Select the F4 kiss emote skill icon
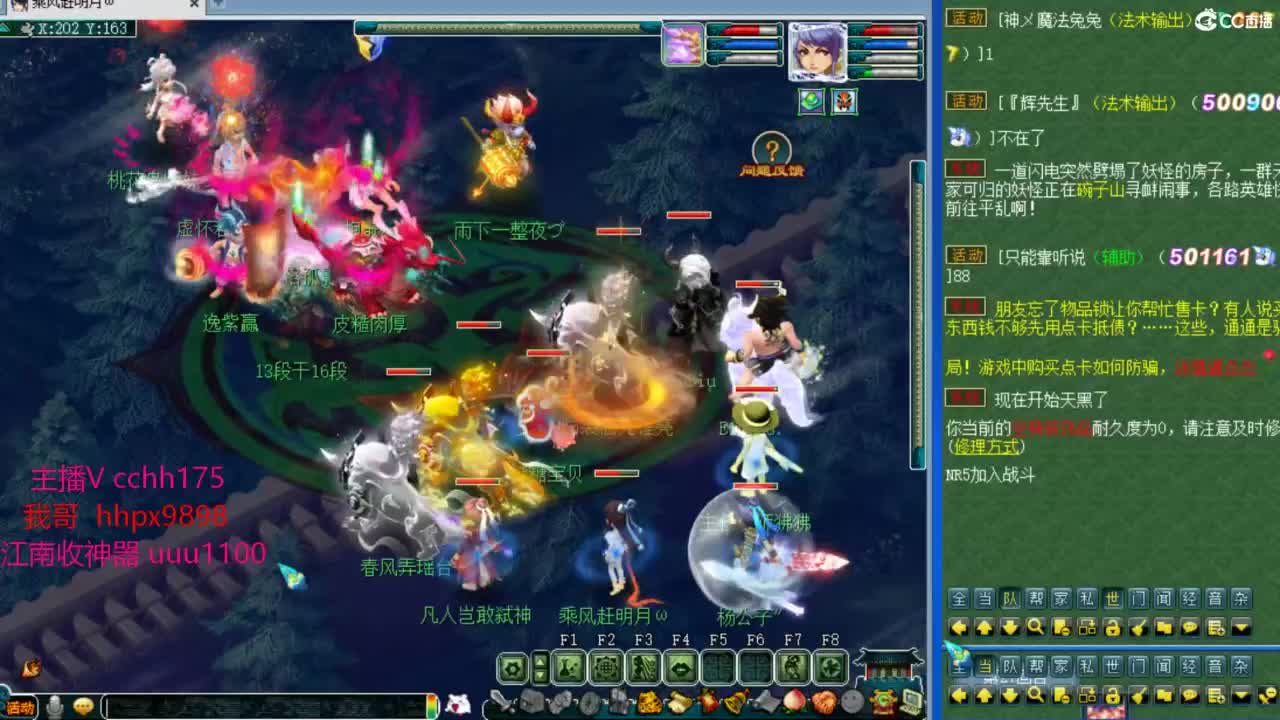Image resolution: width=1280 pixels, height=720 pixels. point(680,666)
